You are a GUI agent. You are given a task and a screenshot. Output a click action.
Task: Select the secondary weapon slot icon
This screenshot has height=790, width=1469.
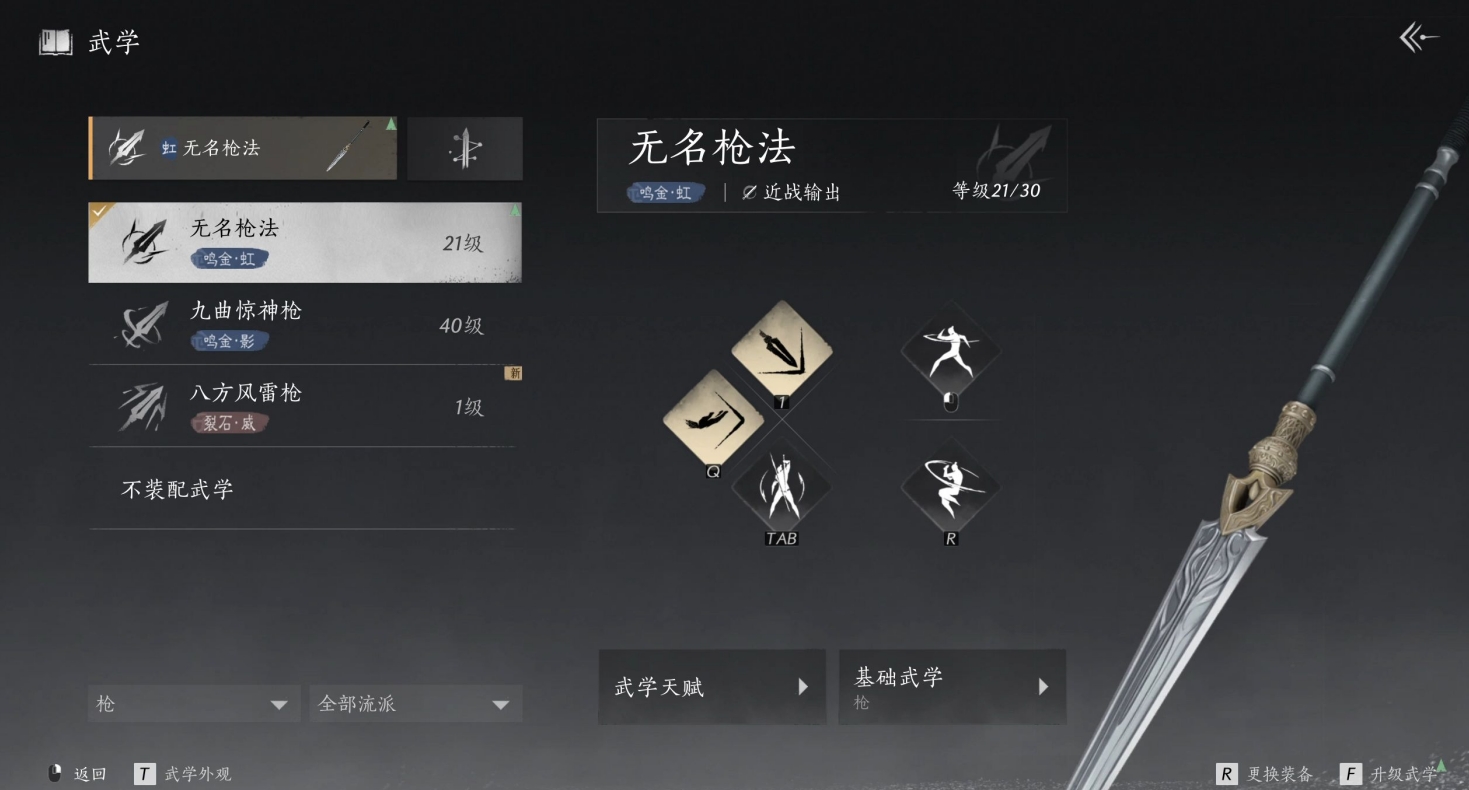point(464,148)
